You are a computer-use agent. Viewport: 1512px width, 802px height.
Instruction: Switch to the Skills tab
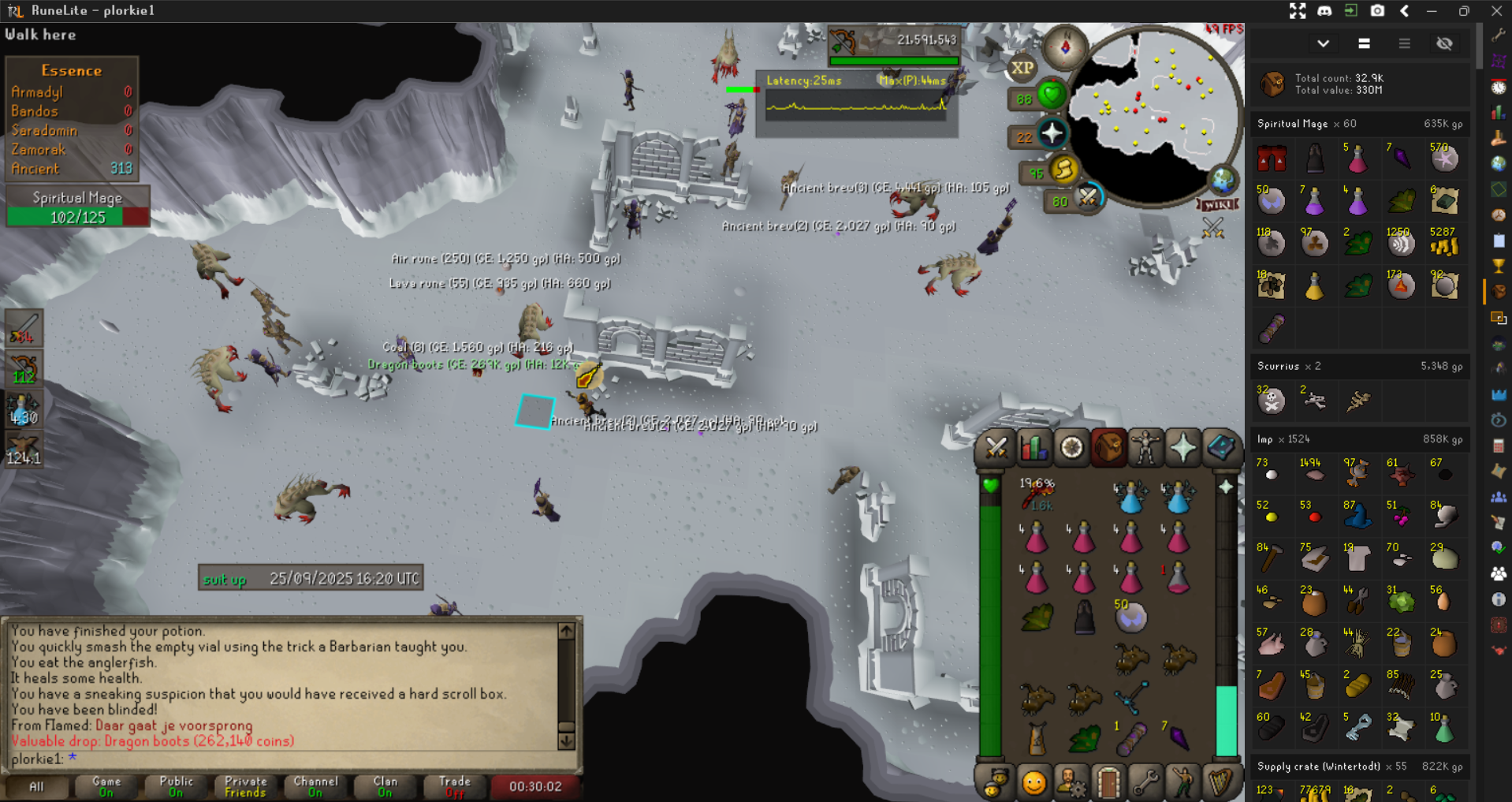[x=1033, y=448]
